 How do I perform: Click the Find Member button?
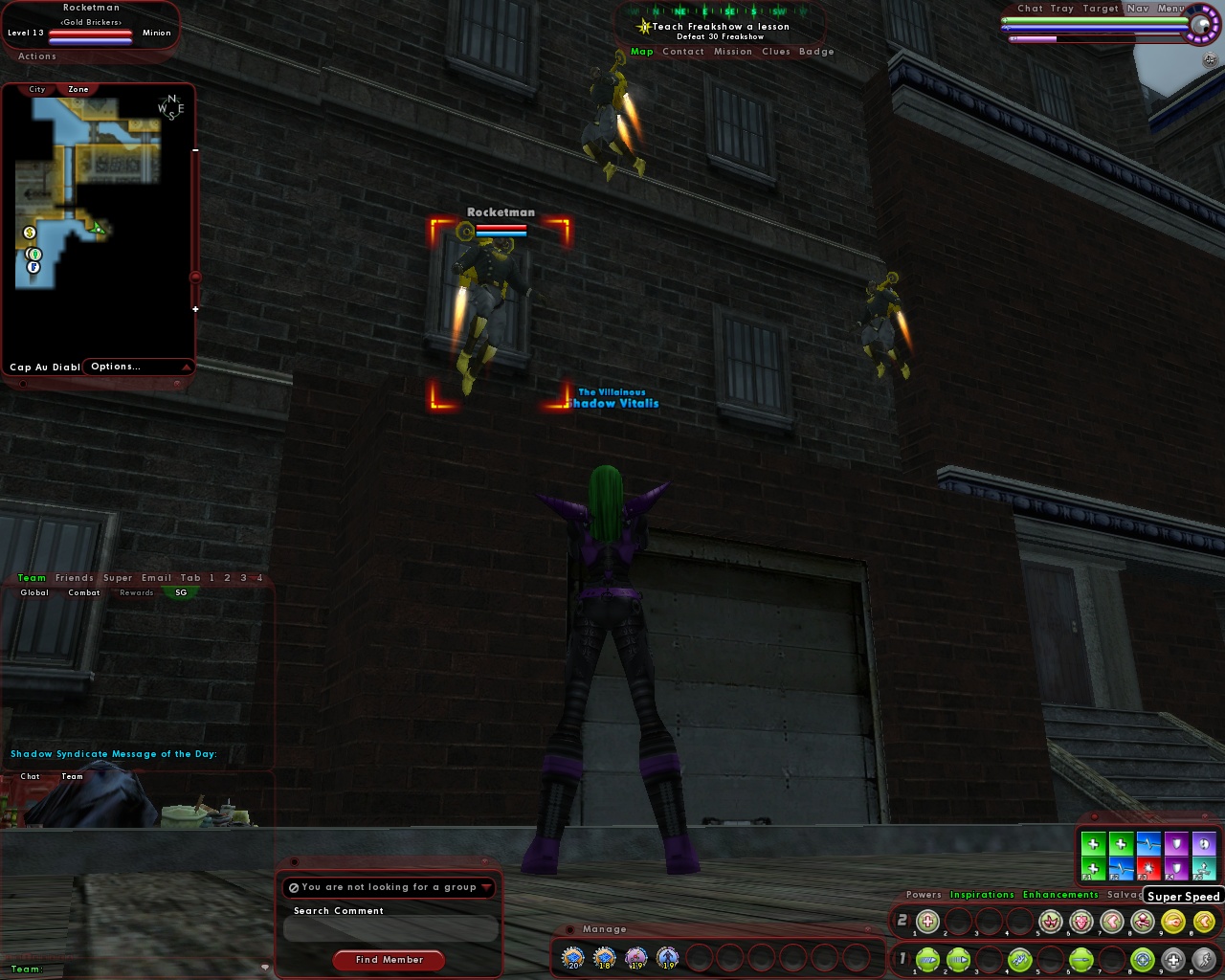(388, 960)
